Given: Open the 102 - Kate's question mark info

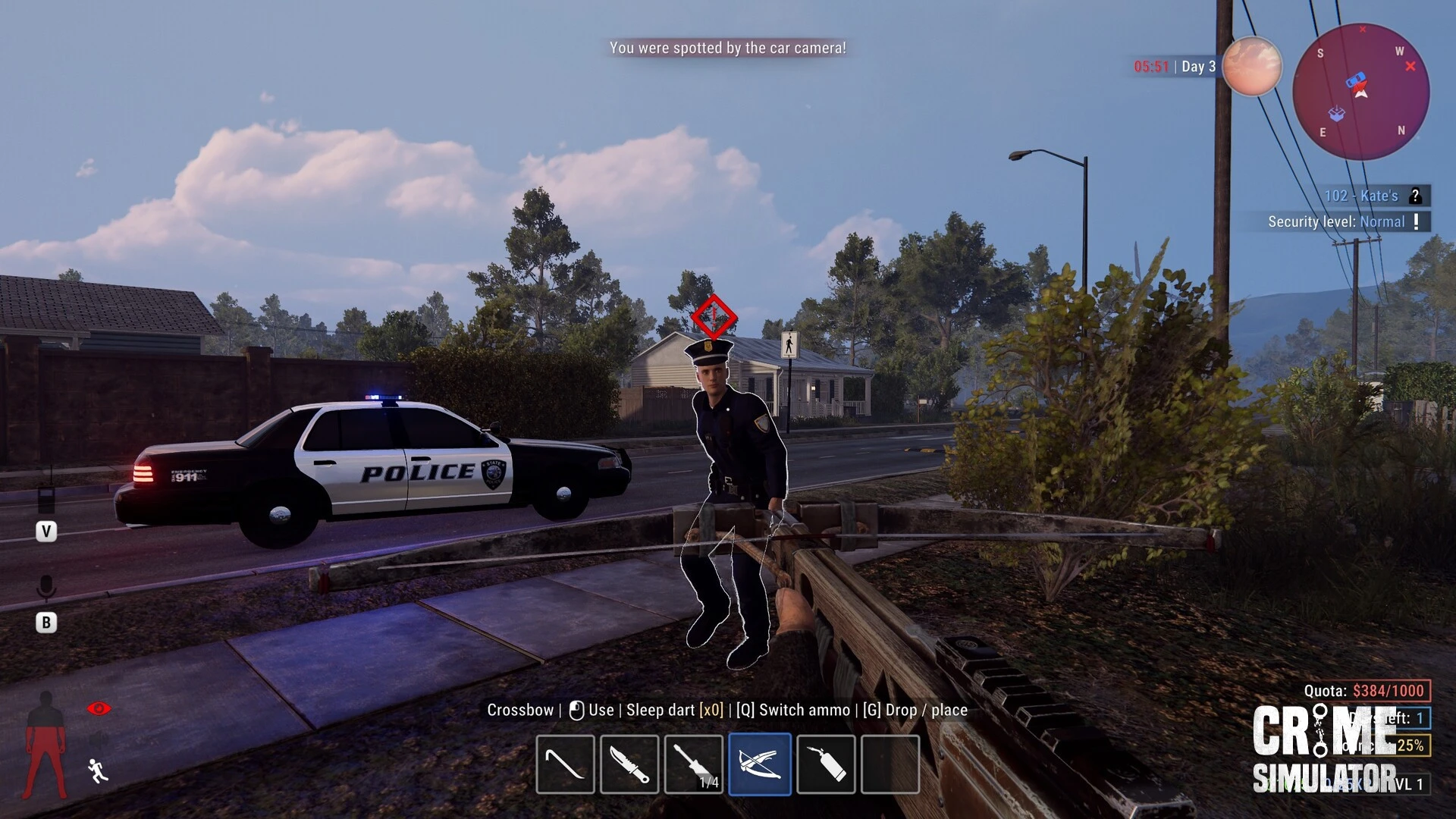Looking at the screenshot, I should coord(1415,196).
